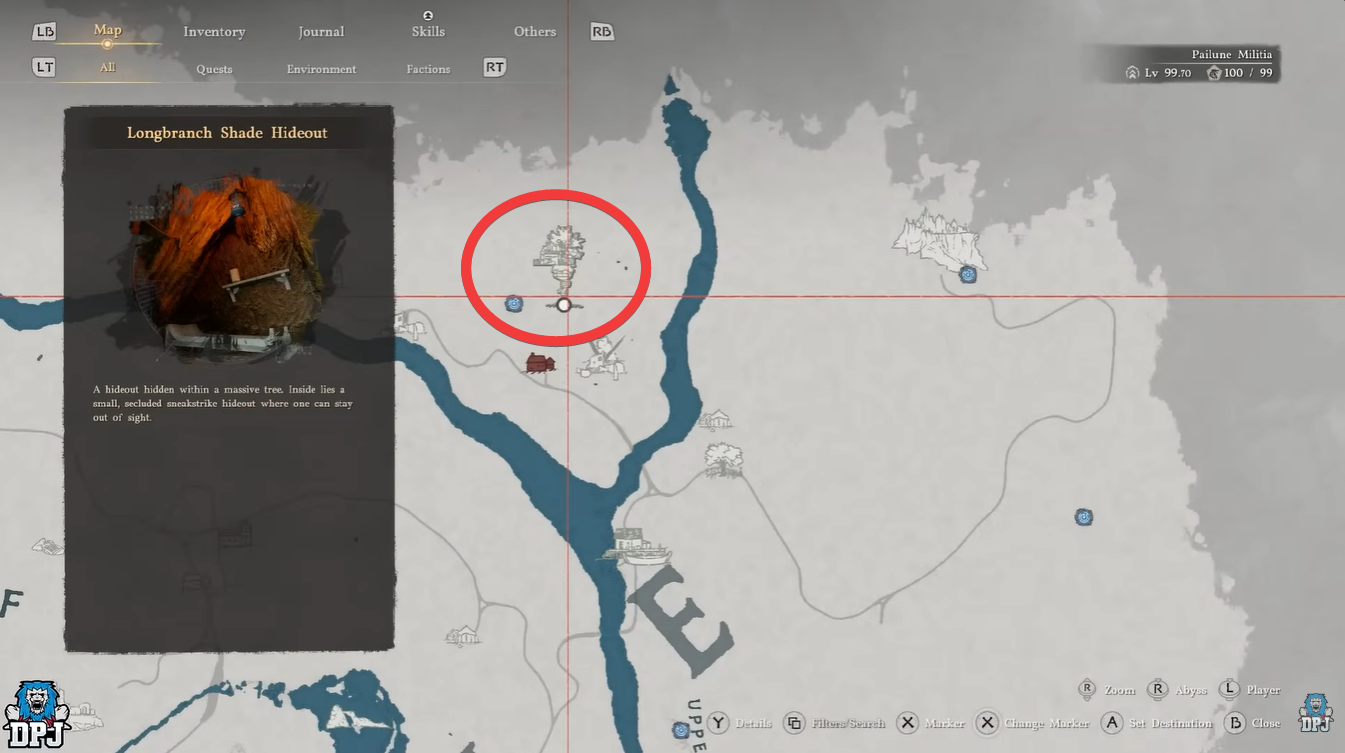The height and width of the screenshot is (753, 1345).
Task: Switch to the Quests map filter
Action: 215,68
